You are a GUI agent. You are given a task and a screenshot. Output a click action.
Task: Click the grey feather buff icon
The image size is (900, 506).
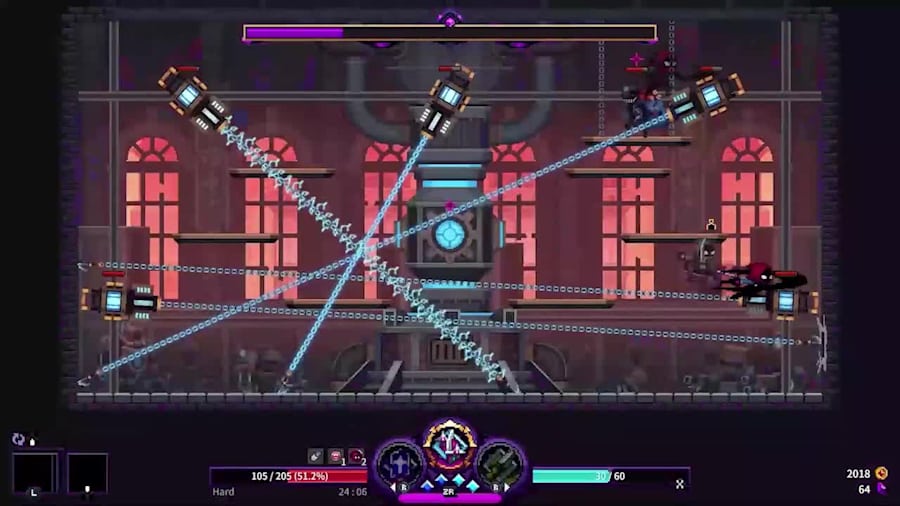316,456
